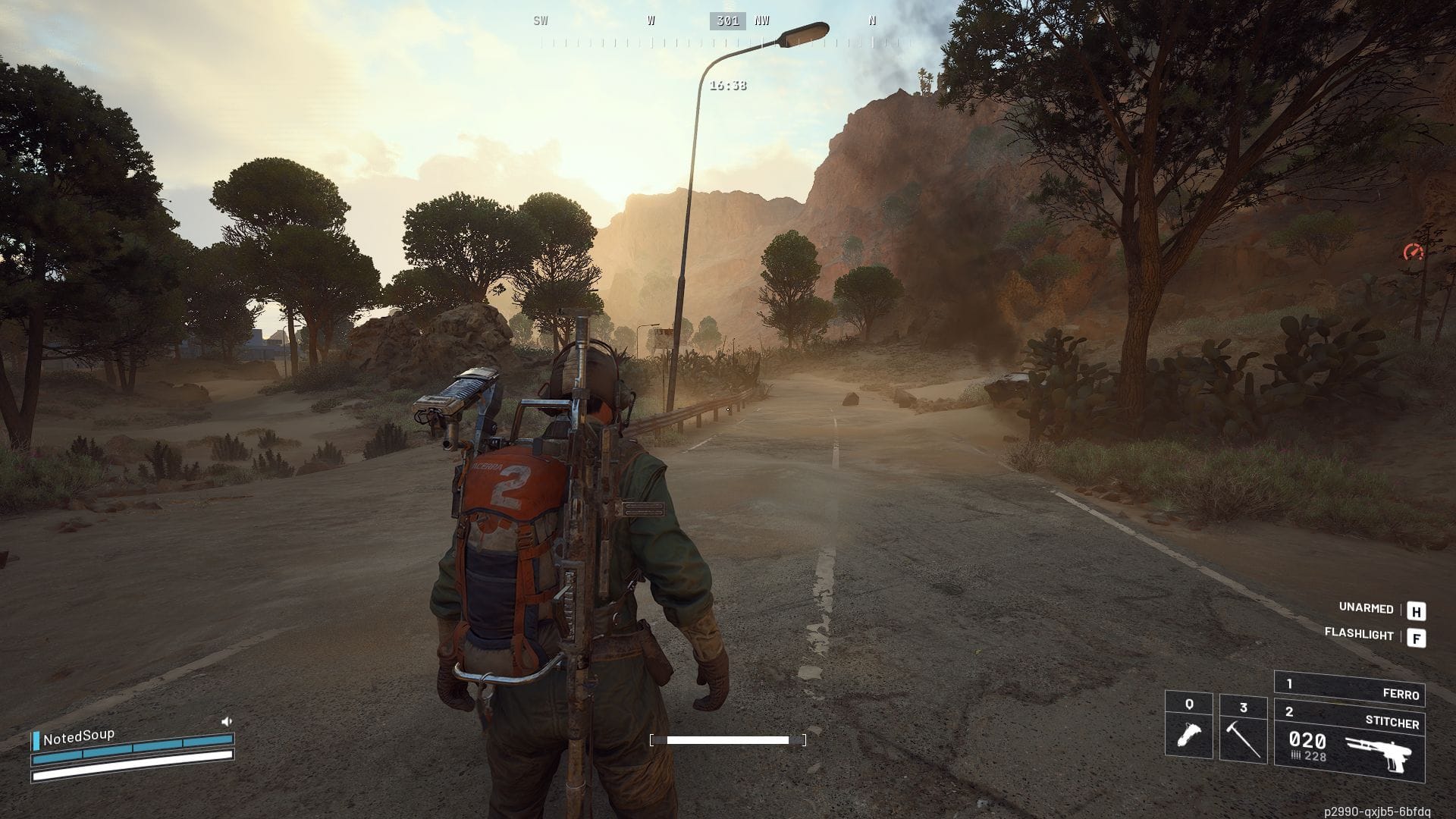Click the highlighted 301 heading indicator

(730, 21)
